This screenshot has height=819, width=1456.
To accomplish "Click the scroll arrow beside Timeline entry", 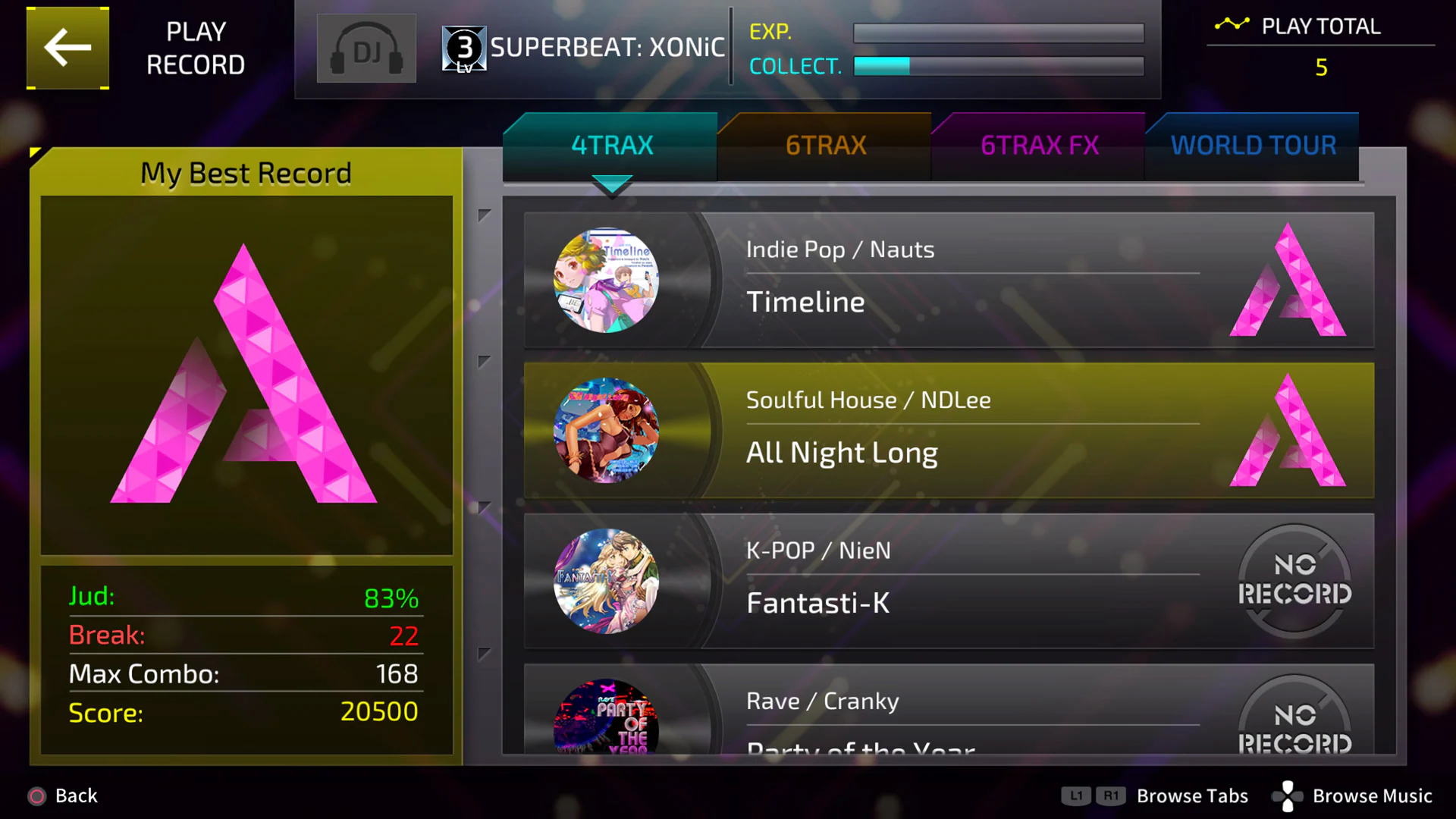I will point(485,216).
